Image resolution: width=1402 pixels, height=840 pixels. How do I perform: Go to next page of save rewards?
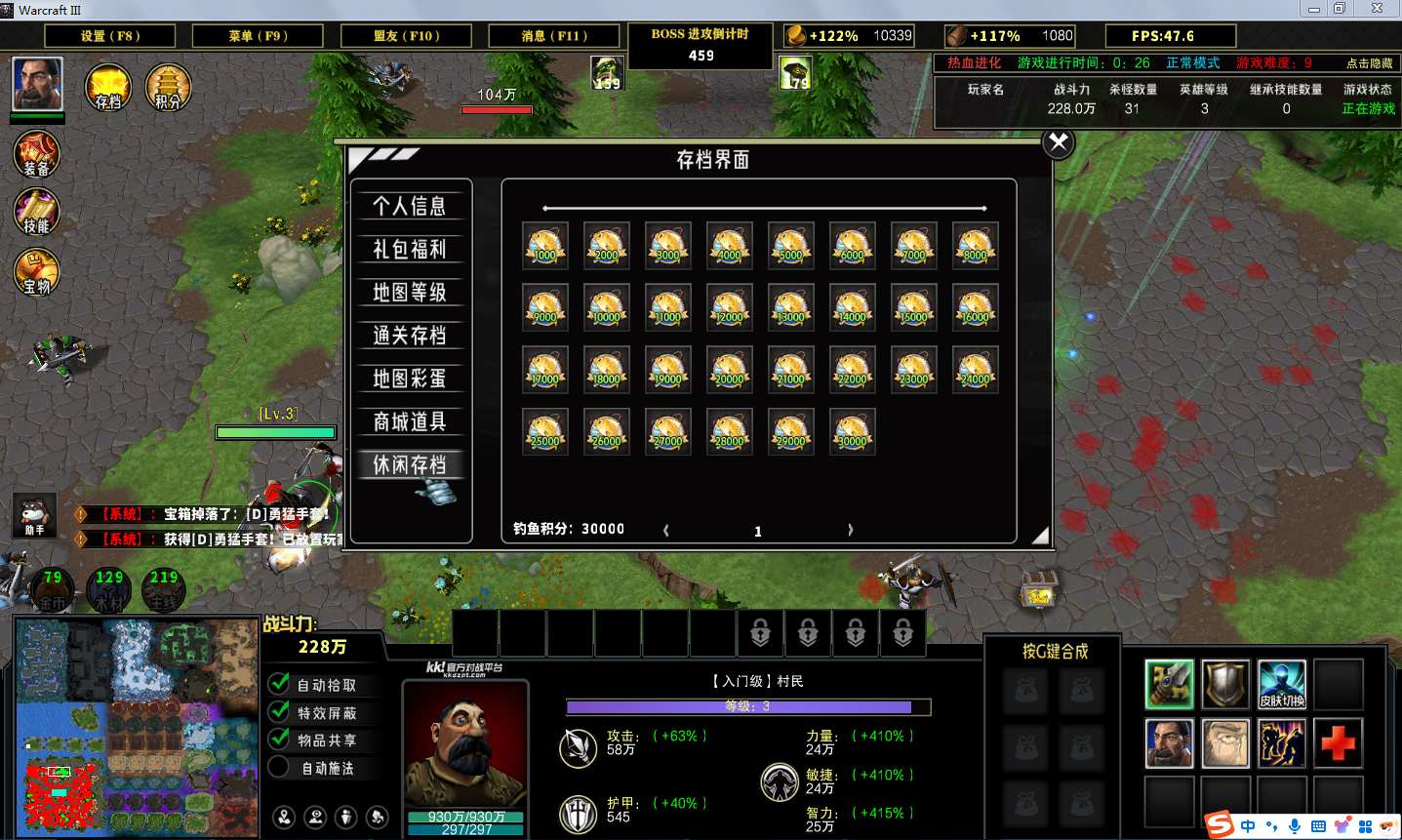point(850,530)
